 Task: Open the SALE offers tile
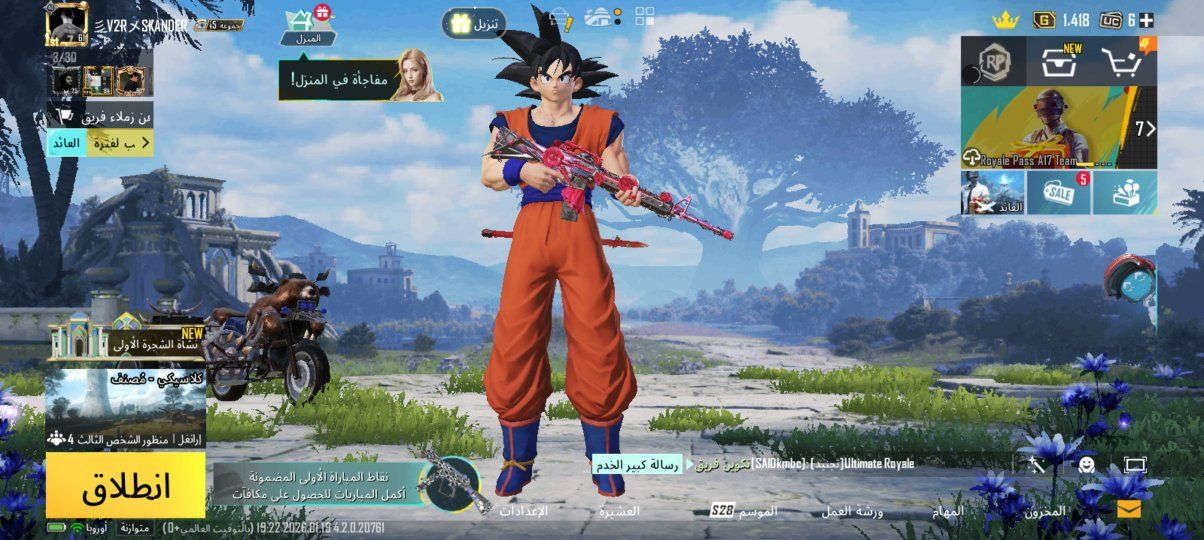[1058, 192]
